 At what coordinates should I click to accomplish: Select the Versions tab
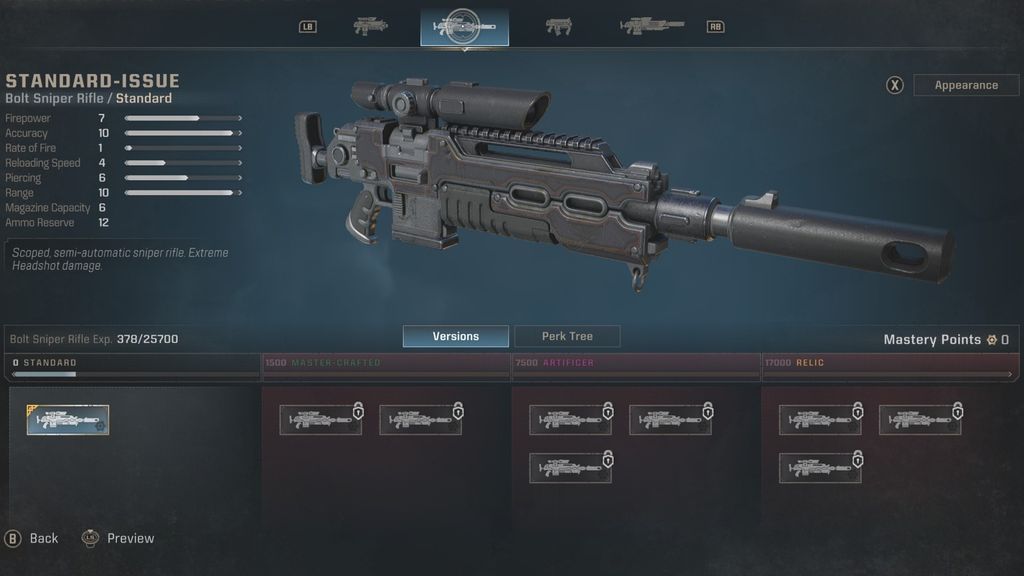(455, 337)
